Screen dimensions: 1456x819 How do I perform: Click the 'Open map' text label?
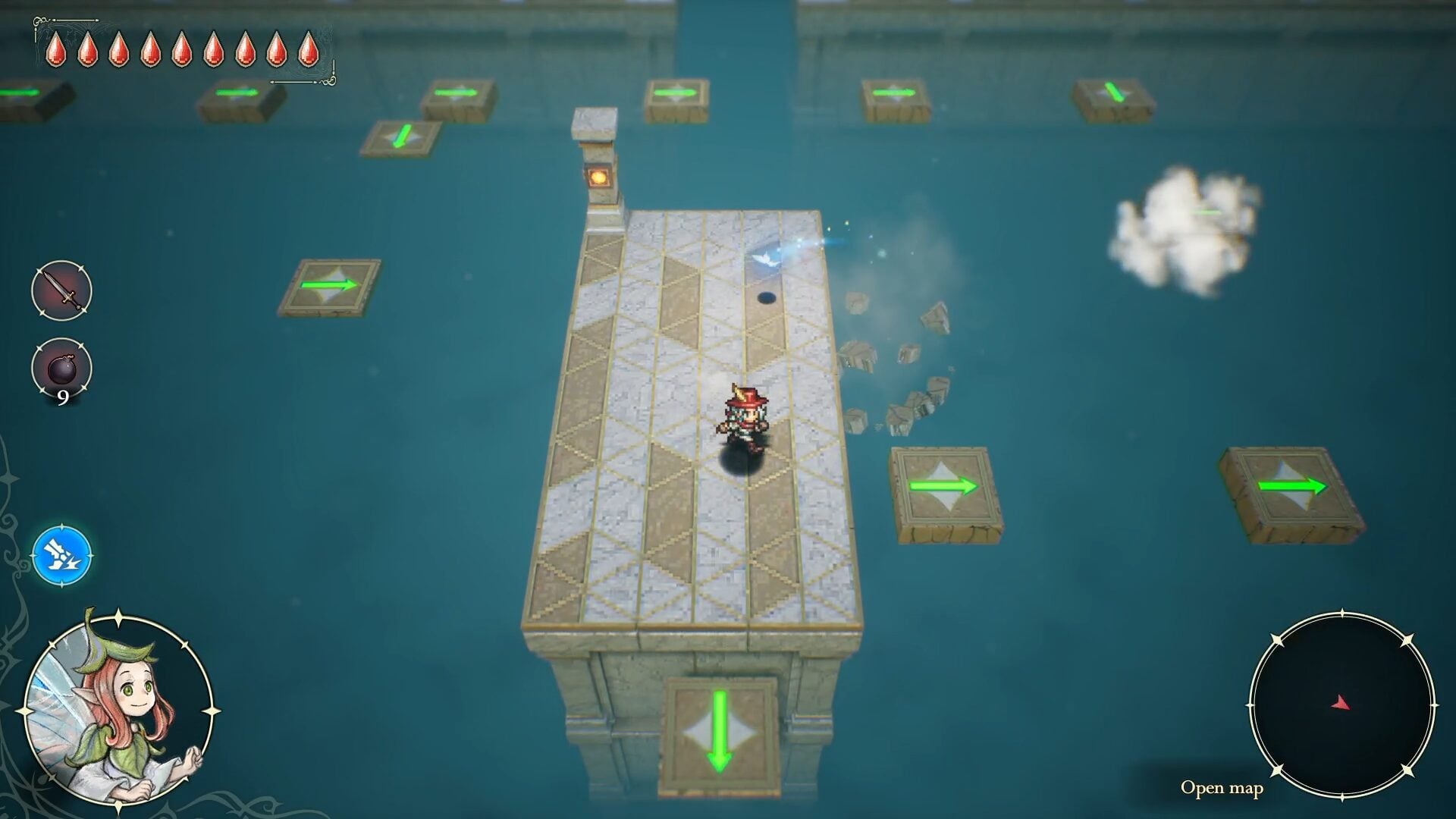click(x=1222, y=789)
